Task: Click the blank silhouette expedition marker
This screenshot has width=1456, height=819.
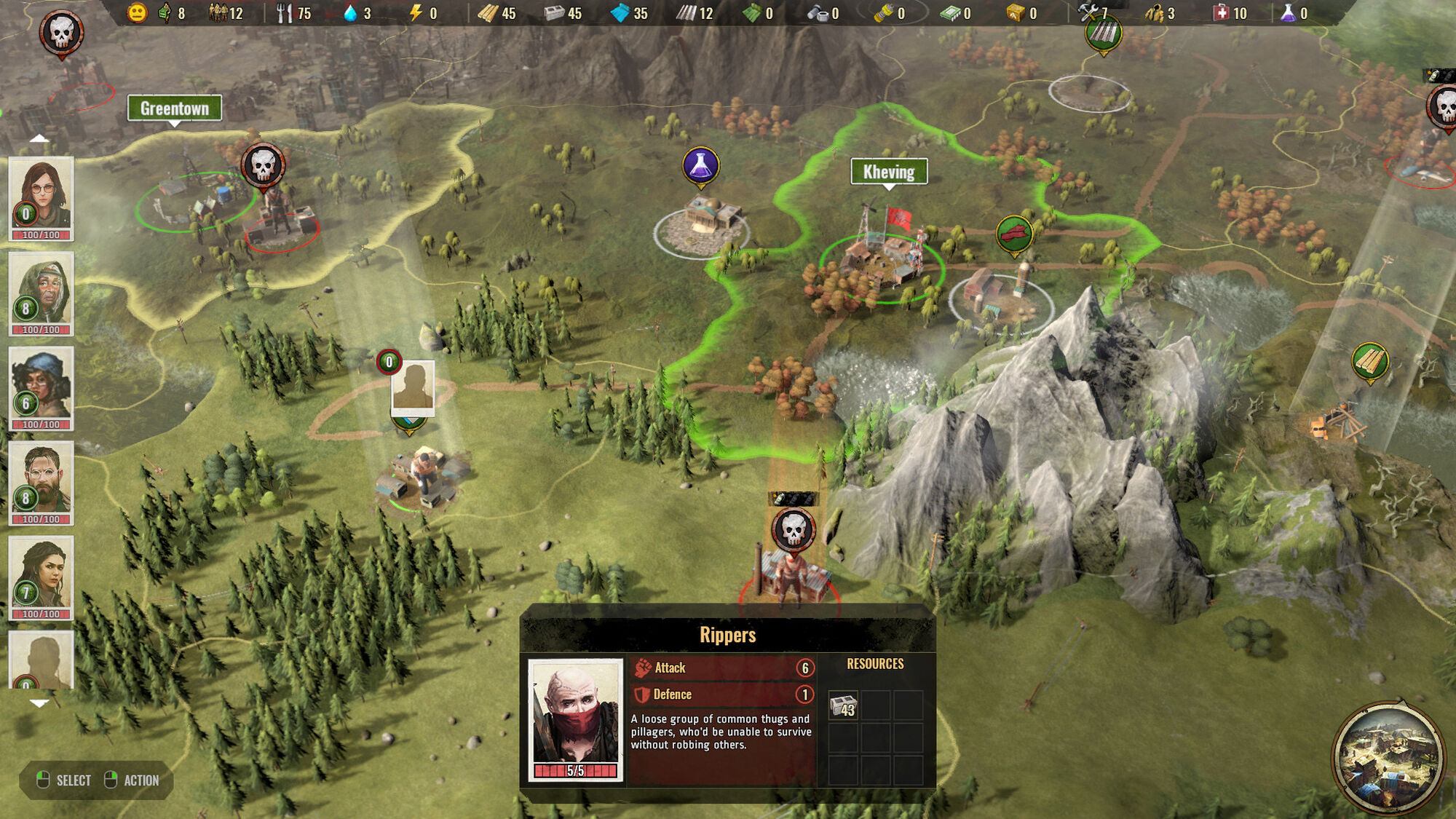Action: [x=413, y=387]
